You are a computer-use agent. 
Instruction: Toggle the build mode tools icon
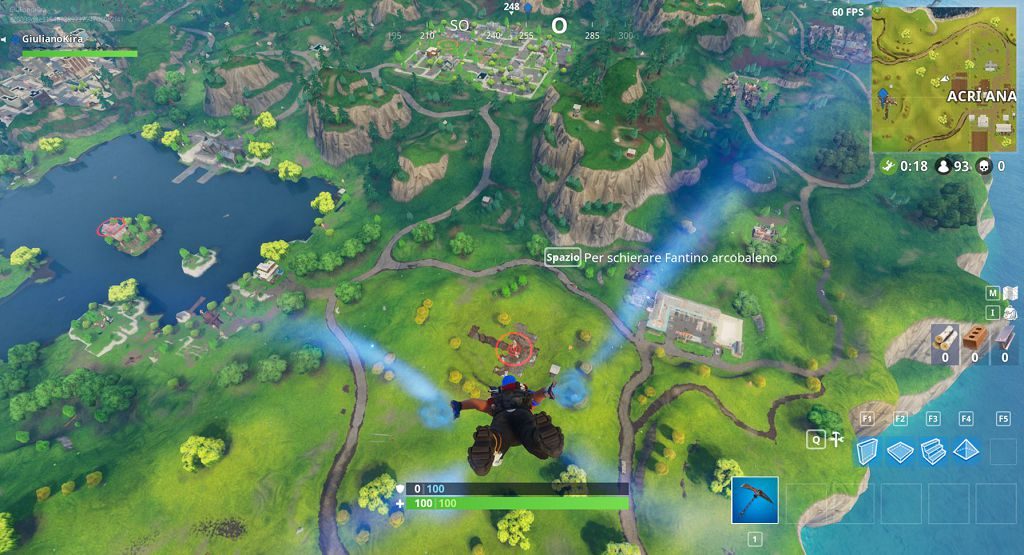(x=838, y=438)
